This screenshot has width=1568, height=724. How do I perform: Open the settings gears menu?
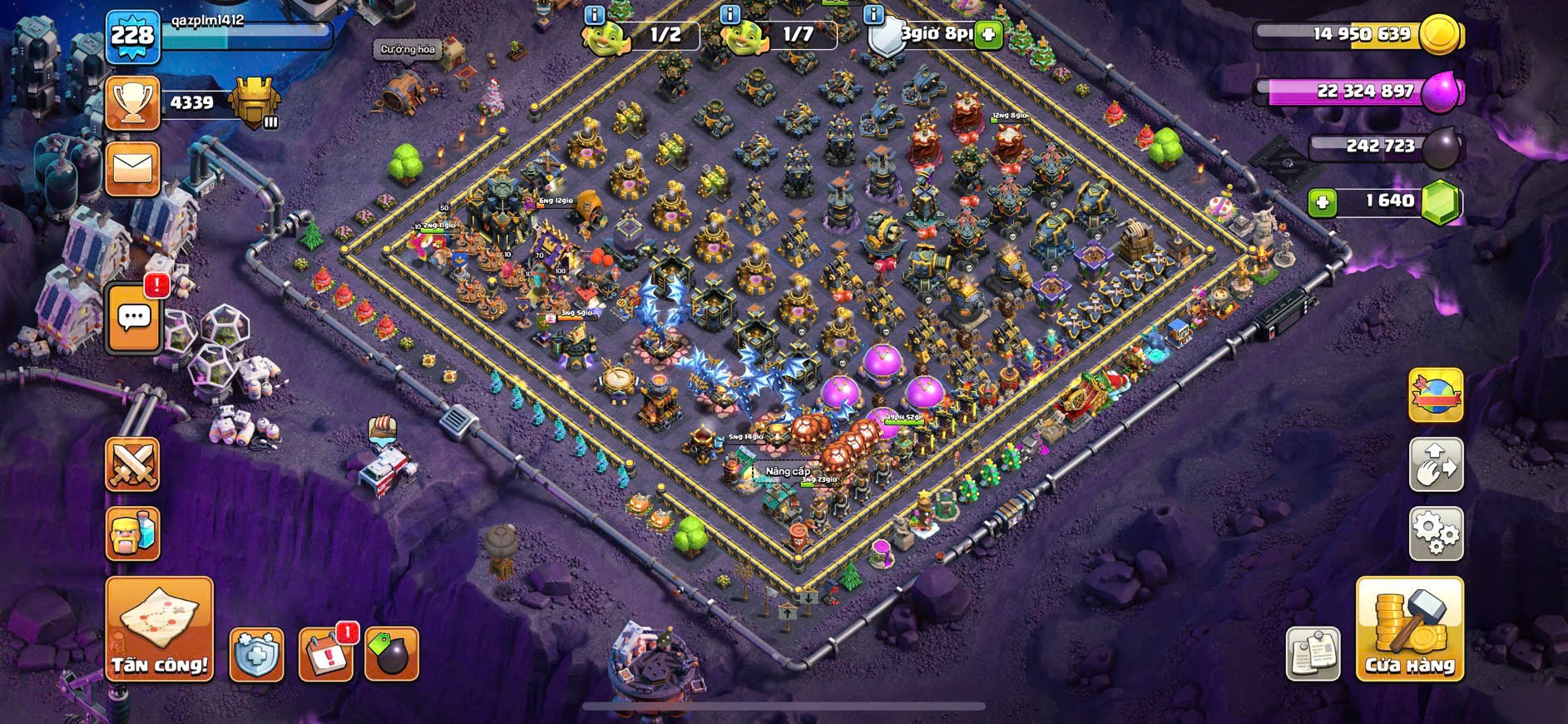(x=1436, y=533)
